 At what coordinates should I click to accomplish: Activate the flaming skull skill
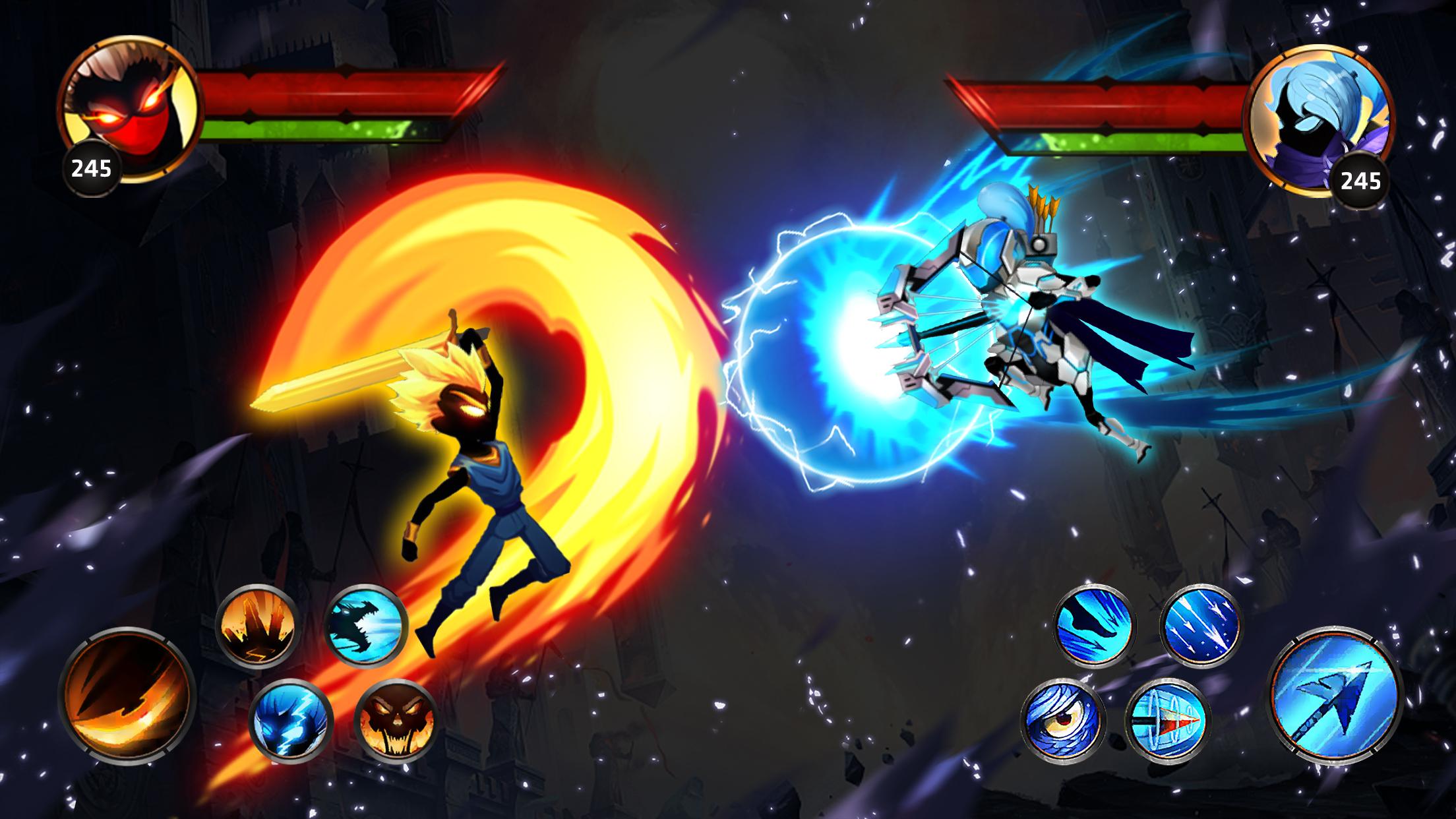point(396,719)
